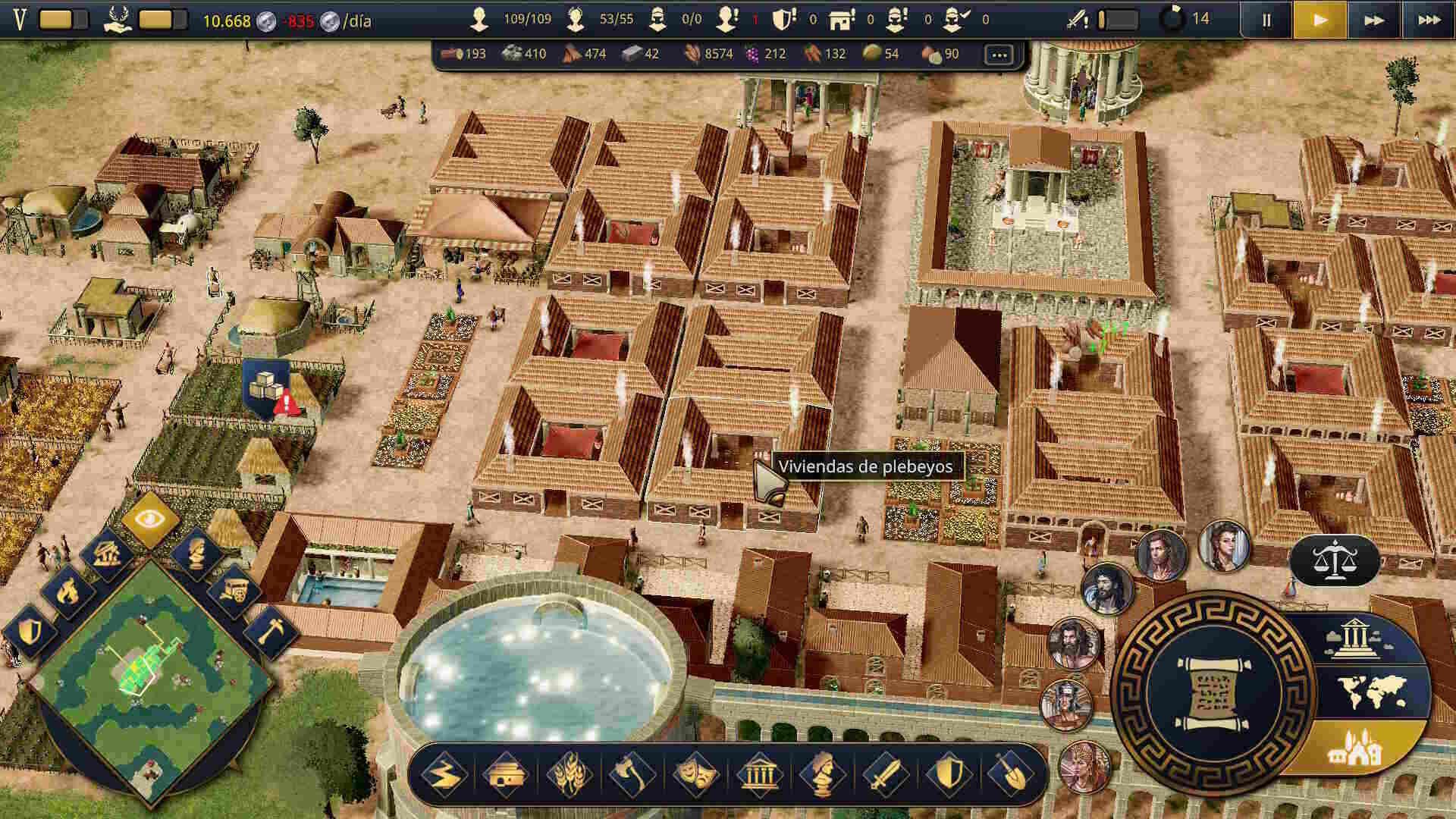The height and width of the screenshot is (819, 1456).
Task: Switch to double fast-forward speed
Action: 1373,20
